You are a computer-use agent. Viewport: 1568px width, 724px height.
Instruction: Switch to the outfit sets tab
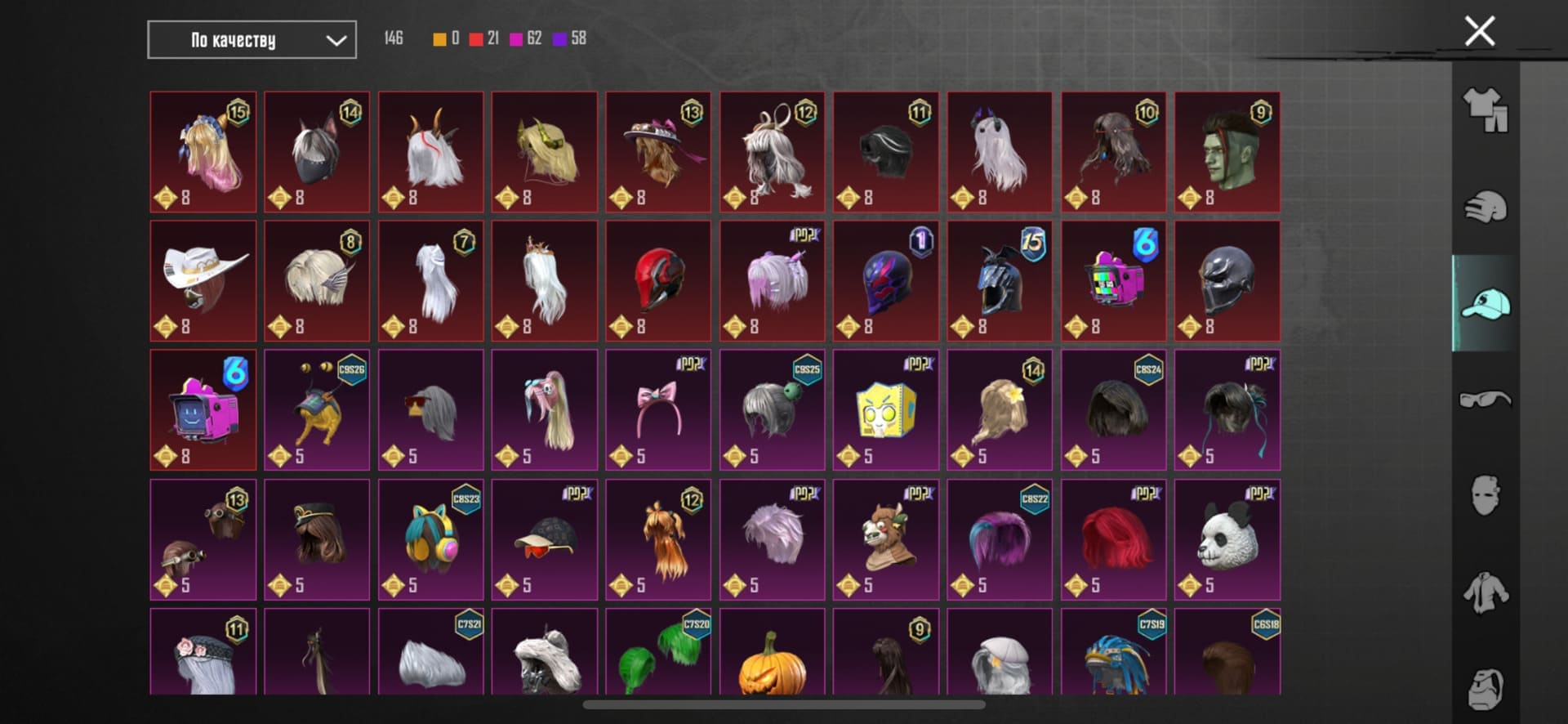(x=1486, y=110)
